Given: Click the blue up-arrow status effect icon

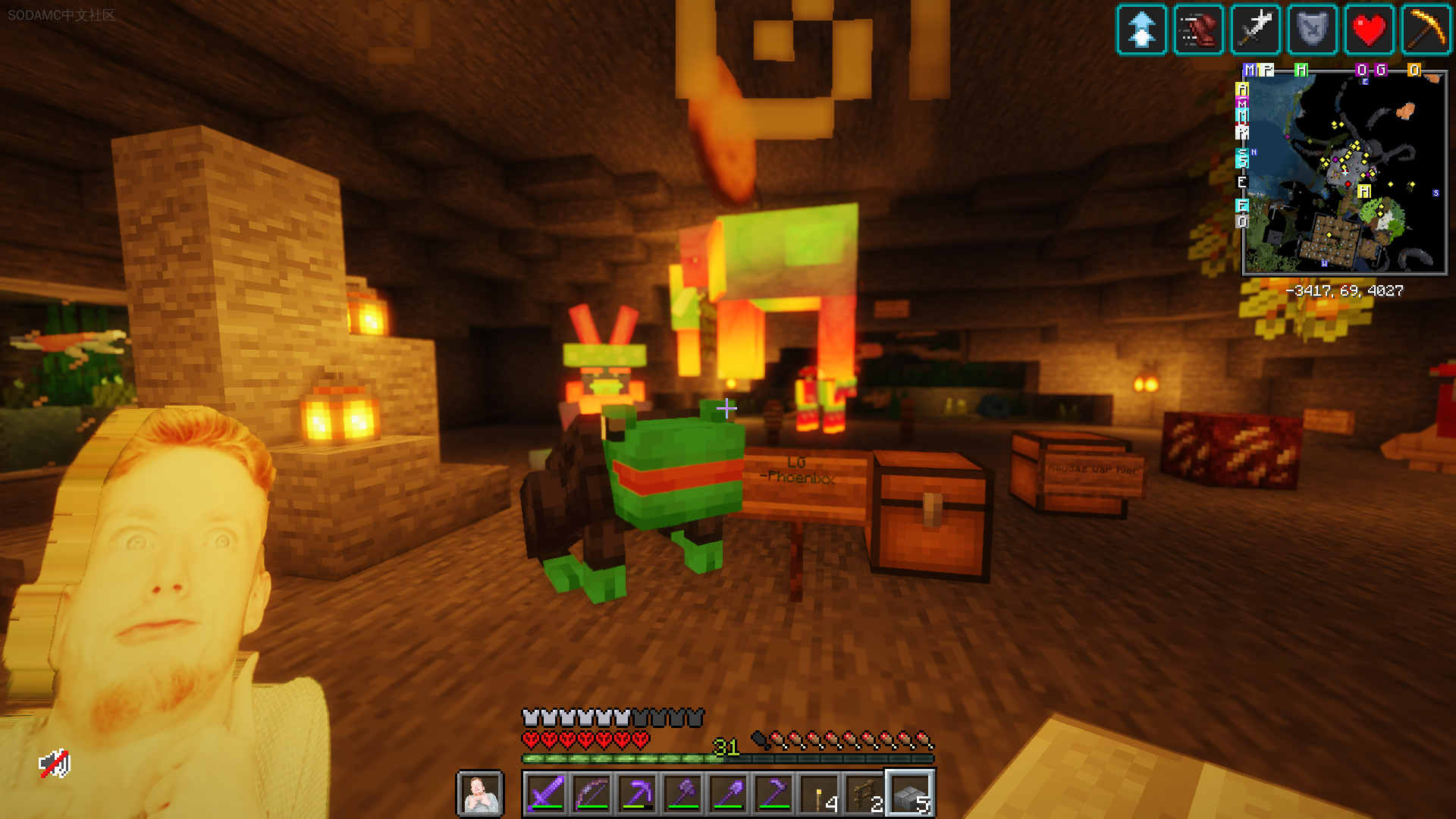Looking at the screenshot, I should coord(1141,30).
